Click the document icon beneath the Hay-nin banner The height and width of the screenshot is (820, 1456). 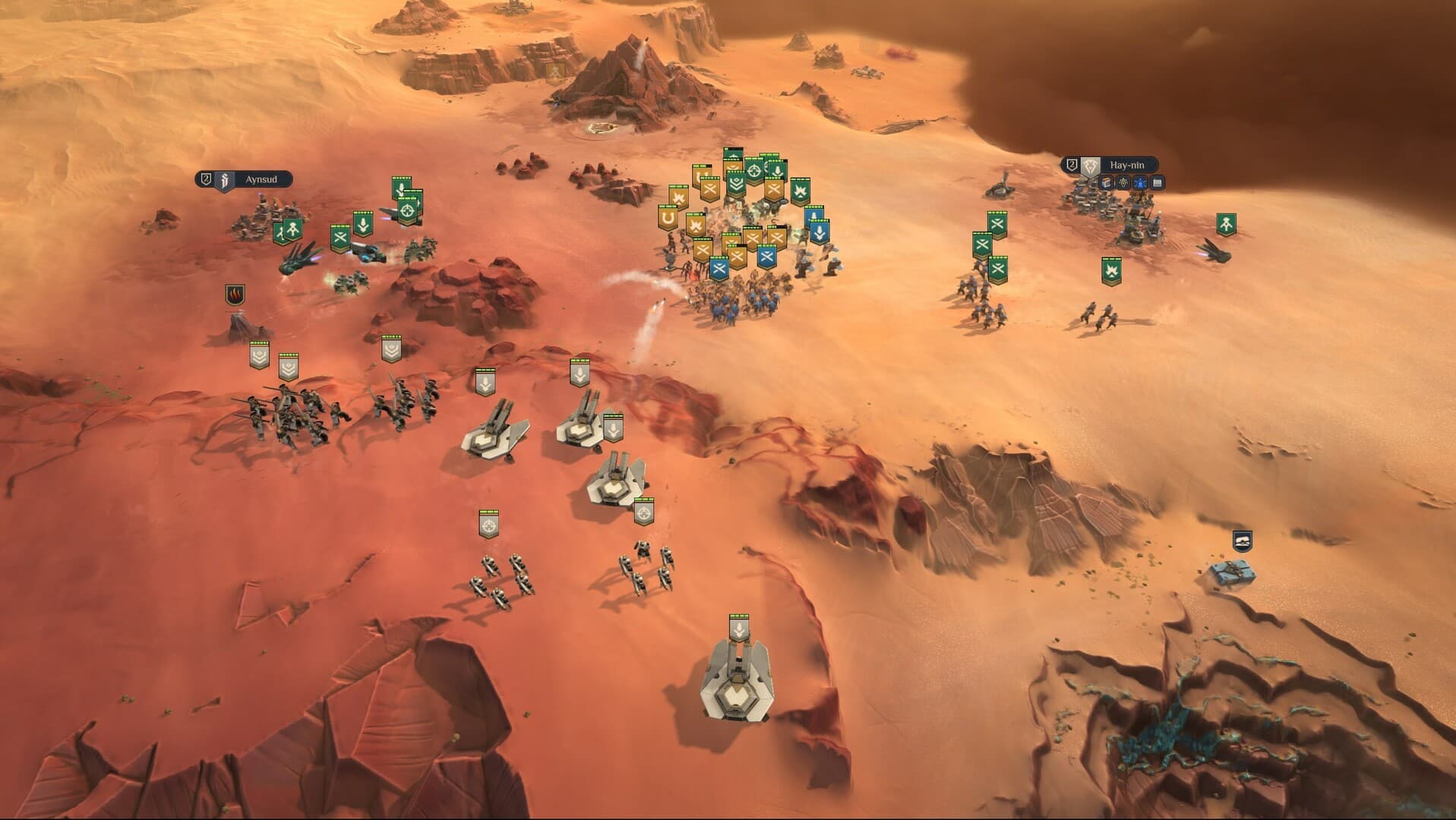[x=1158, y=183]
